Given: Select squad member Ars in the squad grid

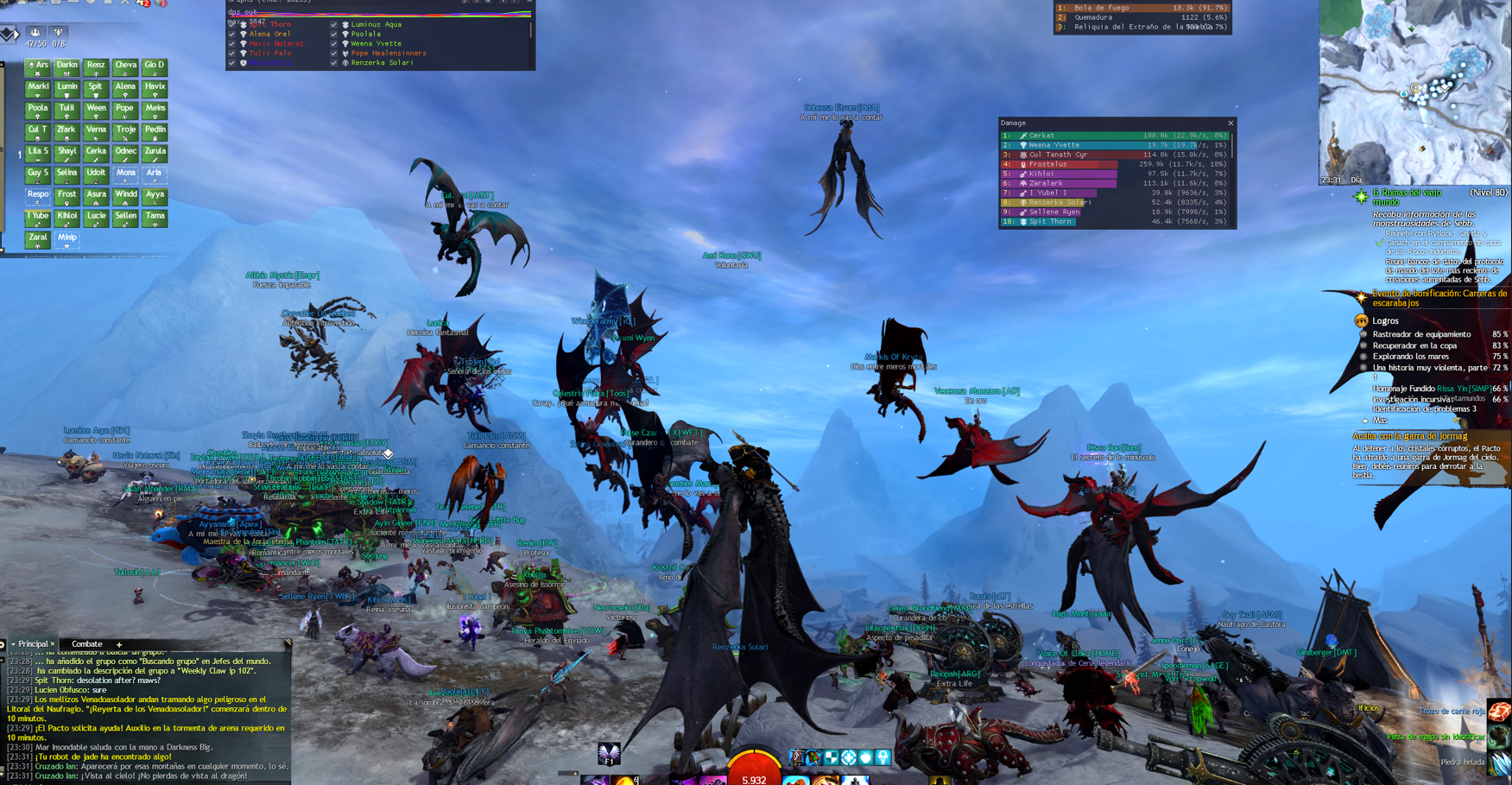Looking at the screenshot, I should [37, 66].
